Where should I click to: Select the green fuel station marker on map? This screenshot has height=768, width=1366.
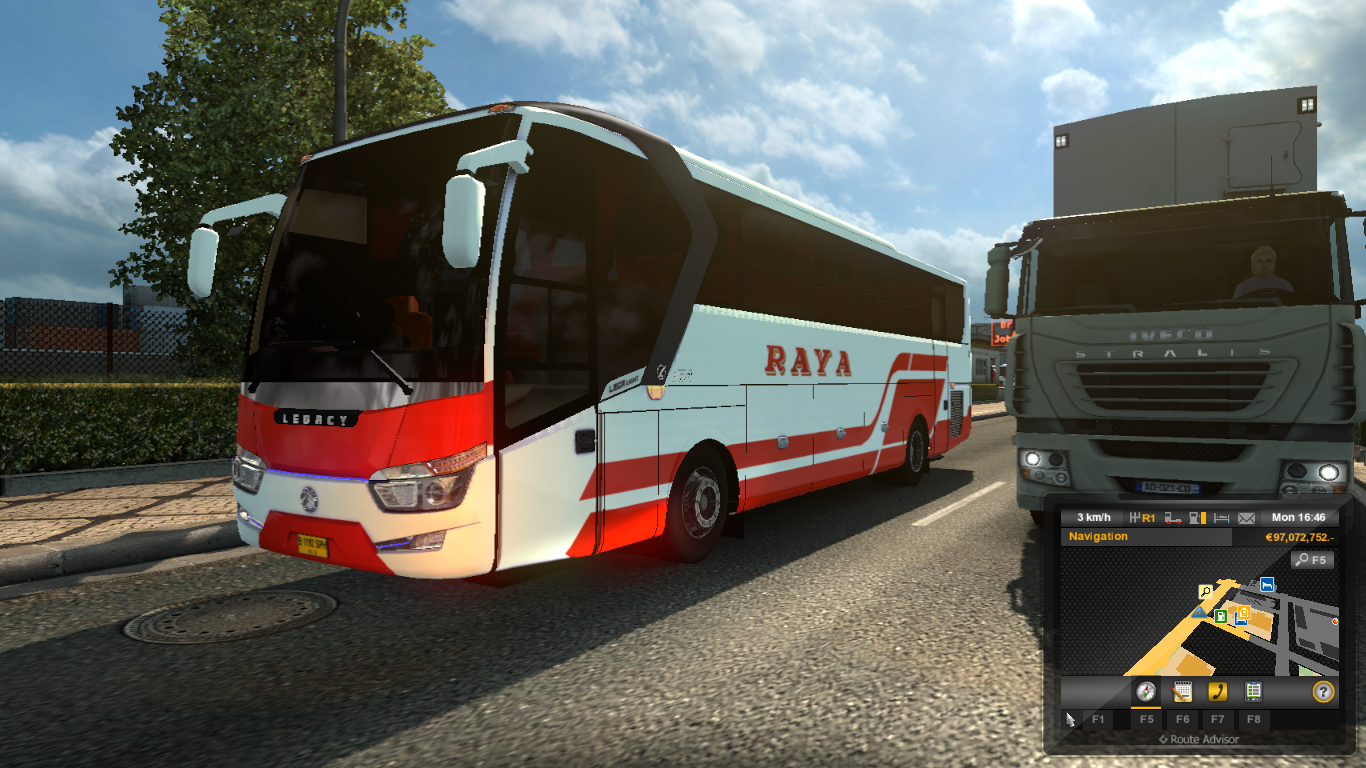point(1220,615)
